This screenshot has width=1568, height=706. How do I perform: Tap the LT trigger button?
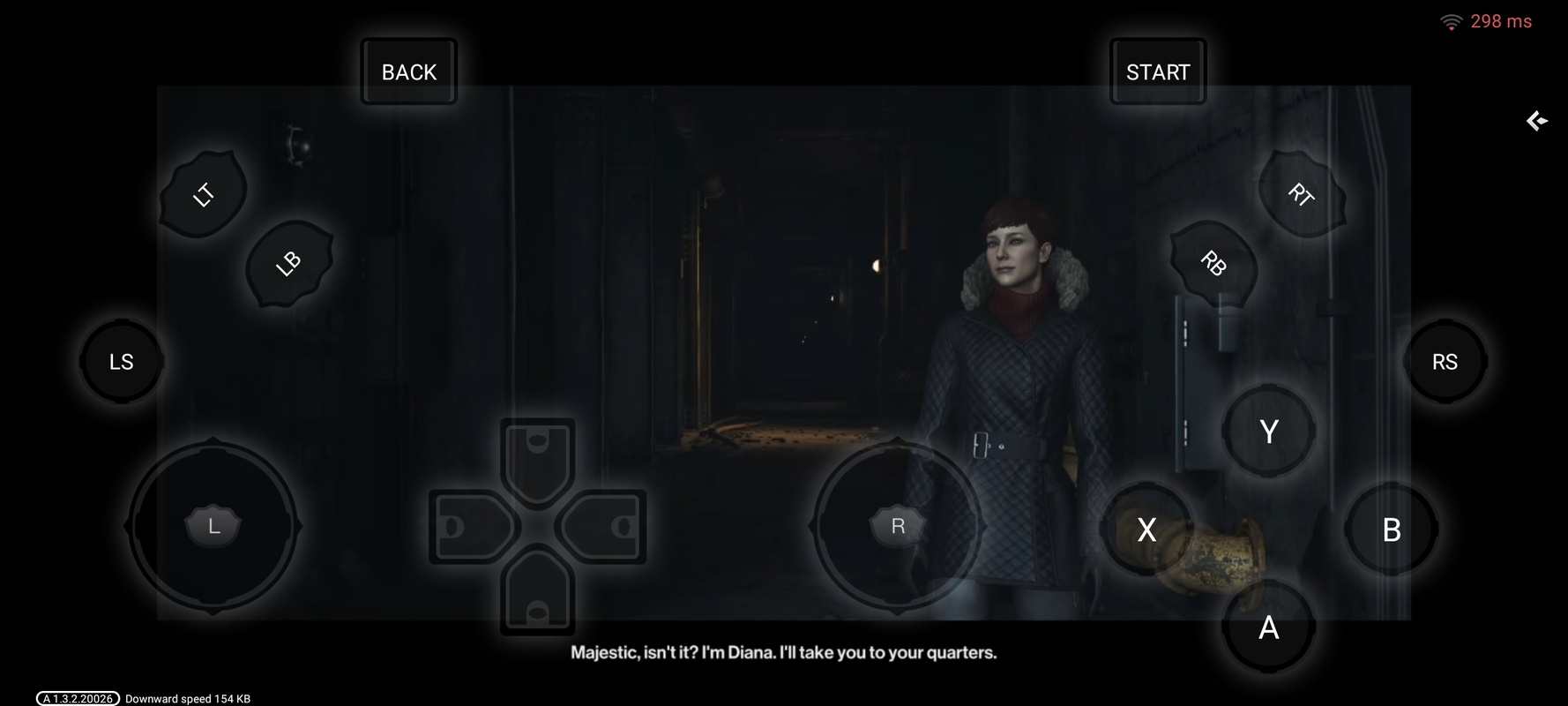pyautogui.click(x=203, y=194)
